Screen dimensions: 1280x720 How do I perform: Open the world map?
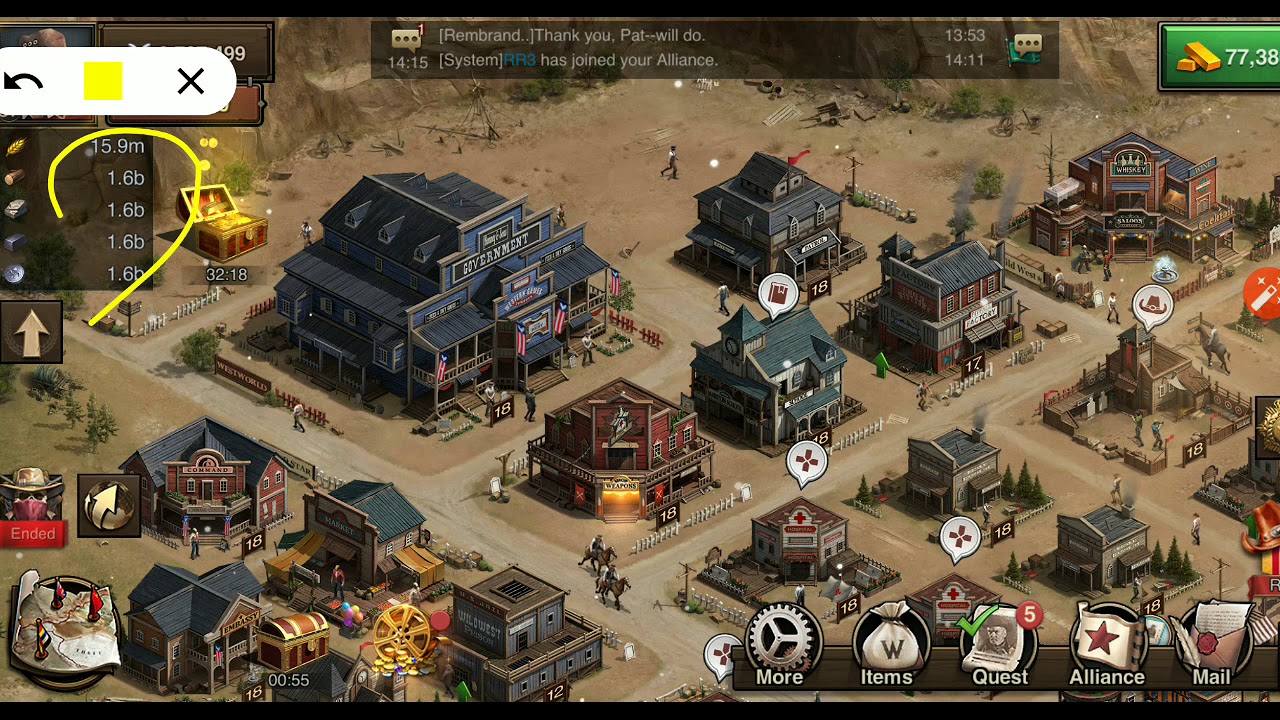[x=66, y=631]
